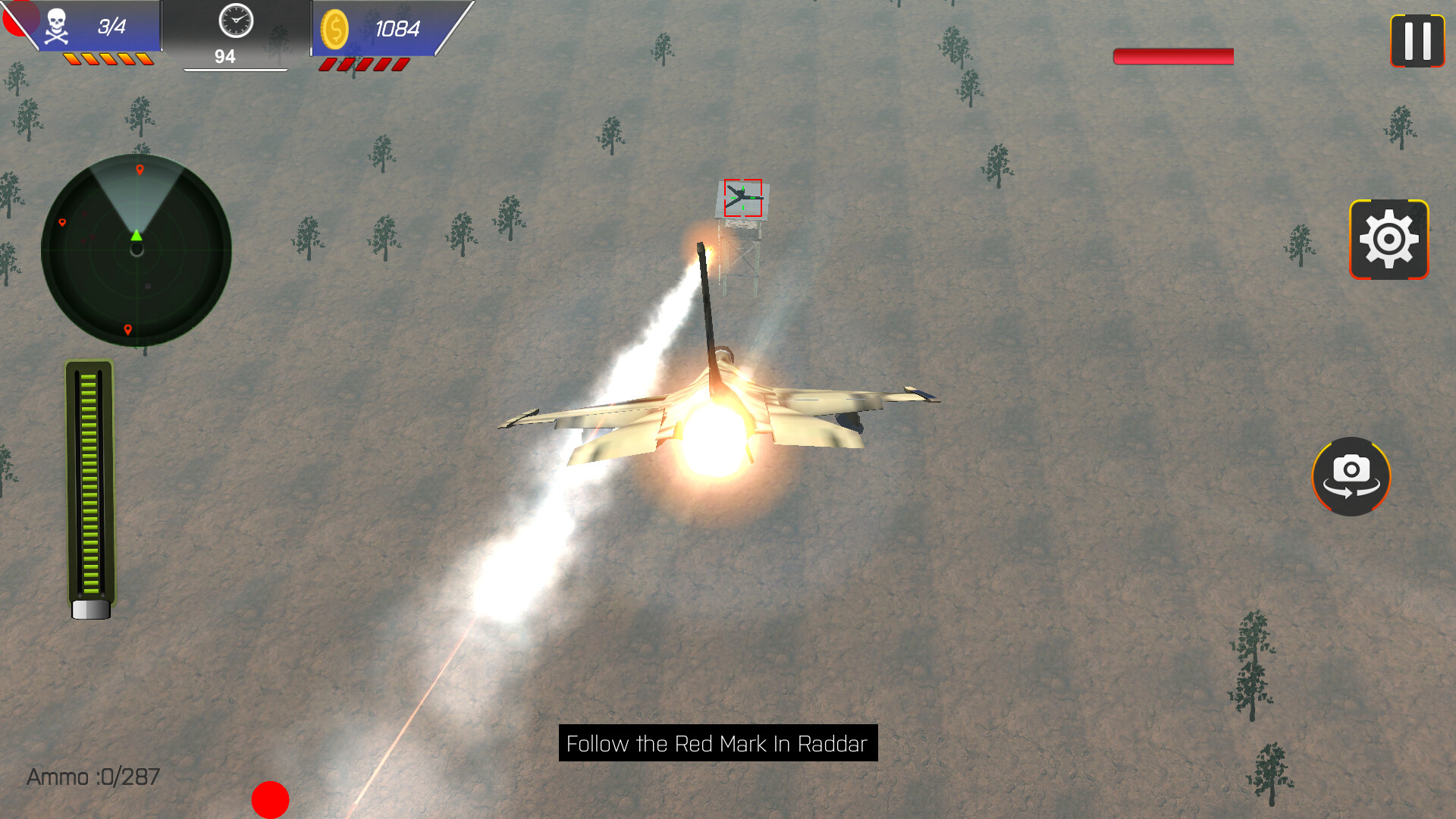Click the clock timer icon
Image resolution: width=1456 pixels, height=819 pixels.
(235, 23)
